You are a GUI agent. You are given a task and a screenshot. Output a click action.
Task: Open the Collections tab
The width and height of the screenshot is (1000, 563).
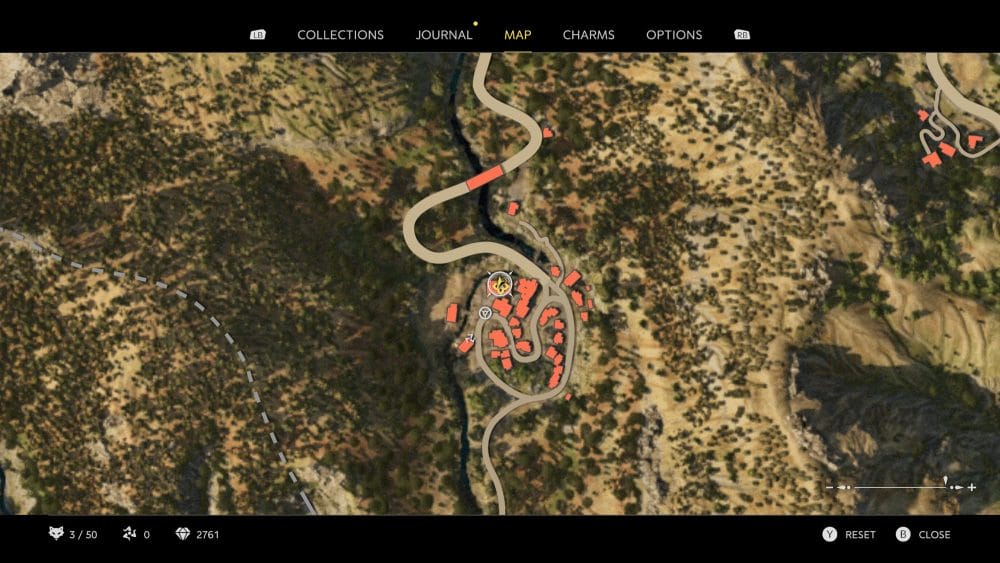click(x=340, y=35)
